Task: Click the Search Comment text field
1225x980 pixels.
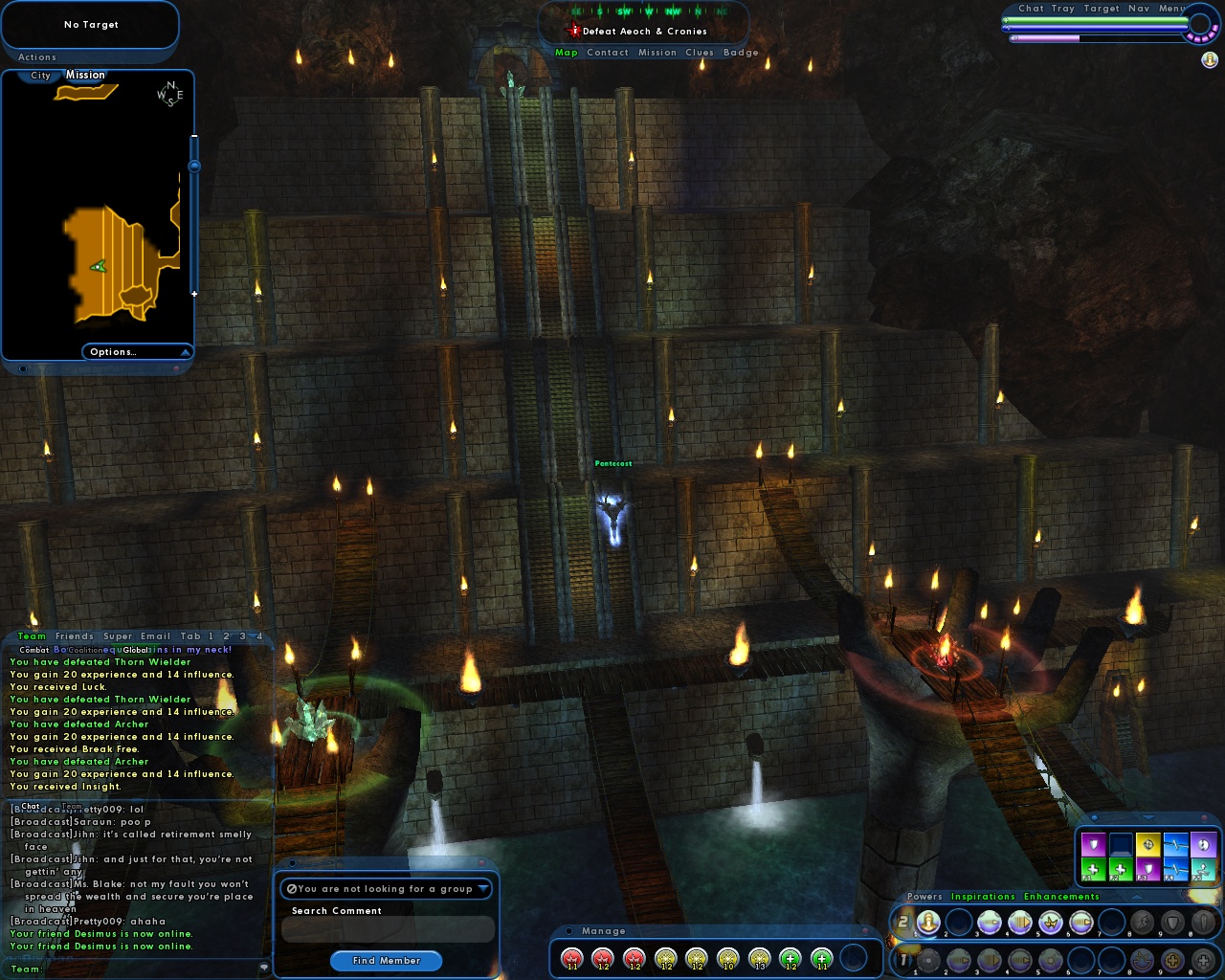Action: pyautogui.click(x=387, y=929)
